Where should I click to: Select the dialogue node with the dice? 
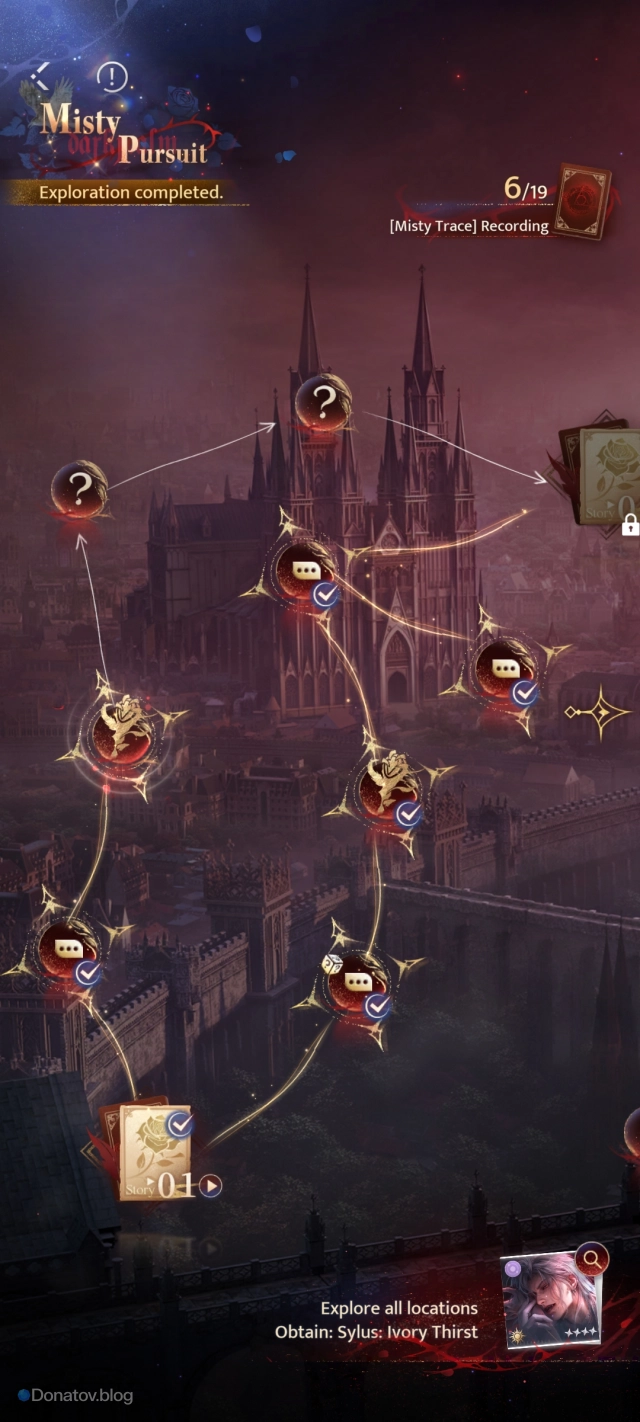[356, 980]
